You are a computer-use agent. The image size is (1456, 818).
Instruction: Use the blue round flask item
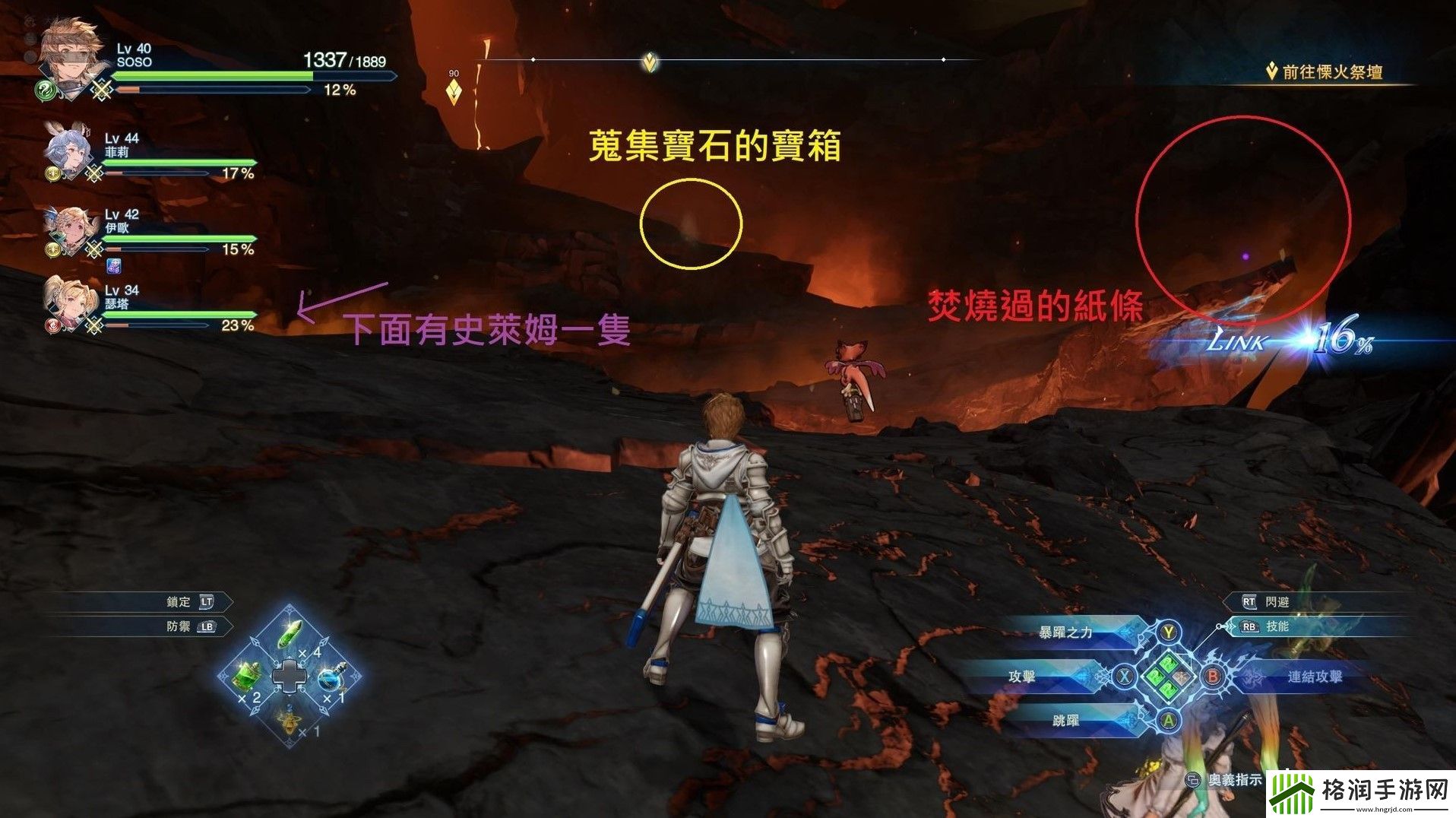pyautogui.click(x=331, y=677)
